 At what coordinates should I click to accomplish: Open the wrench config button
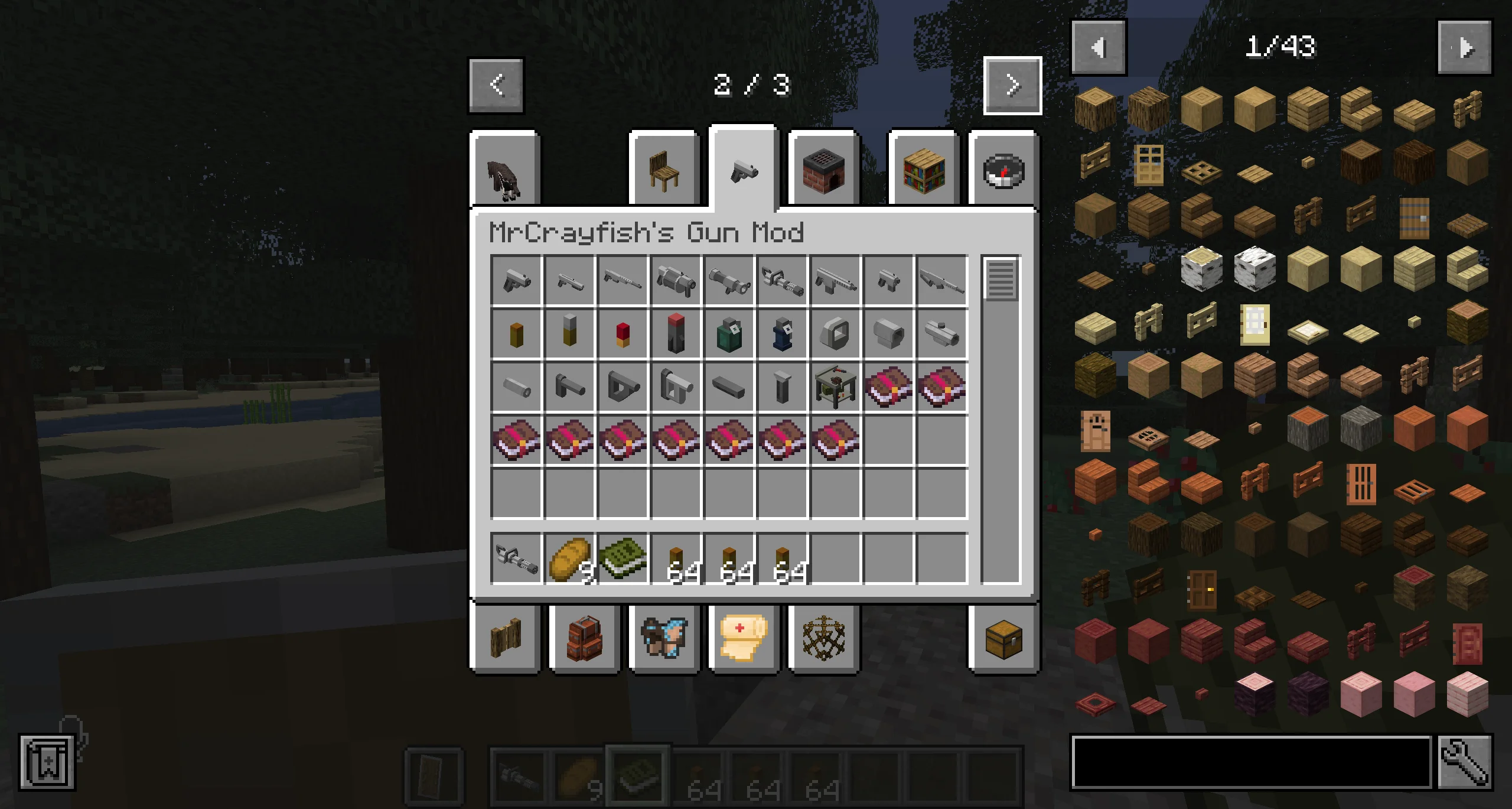1464,762
